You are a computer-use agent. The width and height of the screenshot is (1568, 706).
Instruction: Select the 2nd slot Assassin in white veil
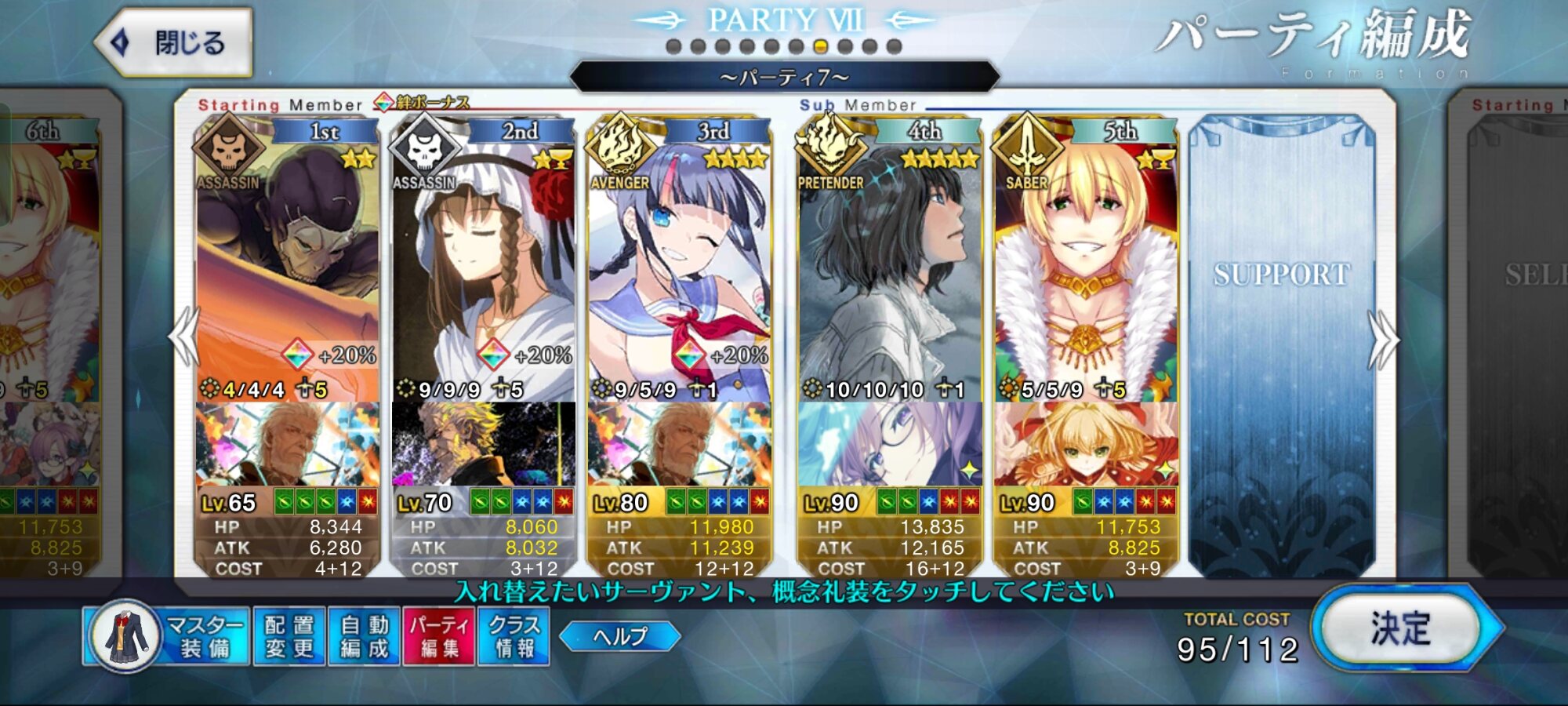click(x=483, y=267)
